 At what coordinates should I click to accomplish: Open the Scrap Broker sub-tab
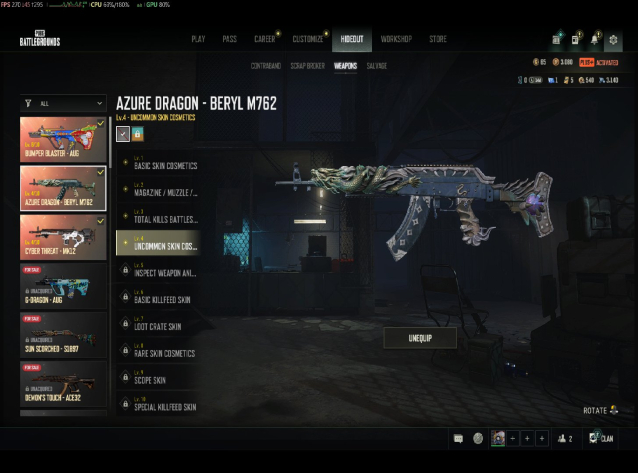click(x=305, y=66)
